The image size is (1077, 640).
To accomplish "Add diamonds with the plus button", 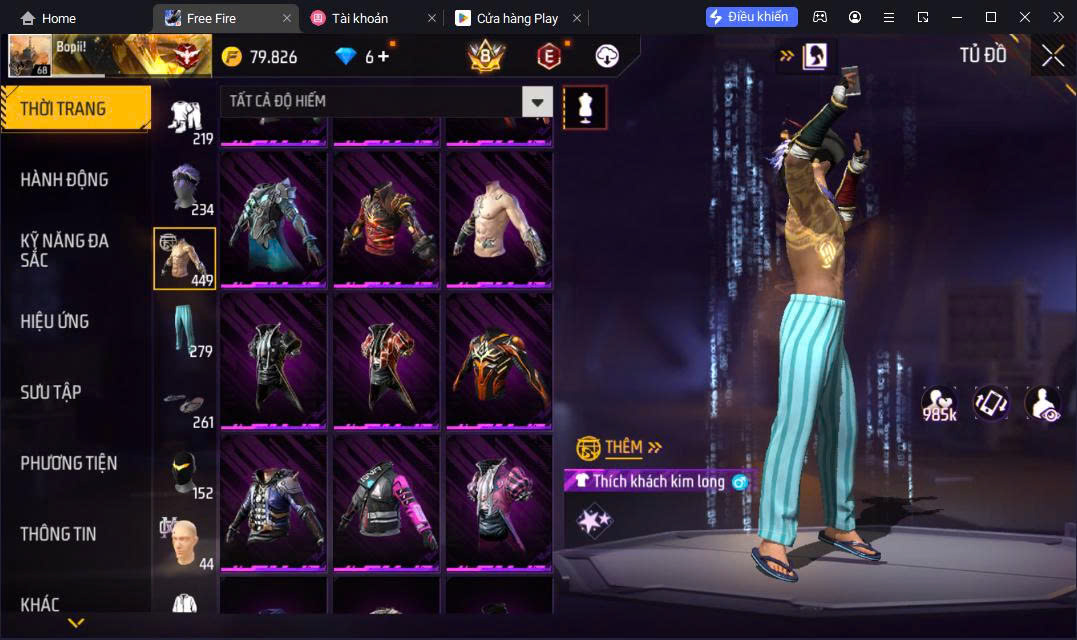I will [383, 57].
